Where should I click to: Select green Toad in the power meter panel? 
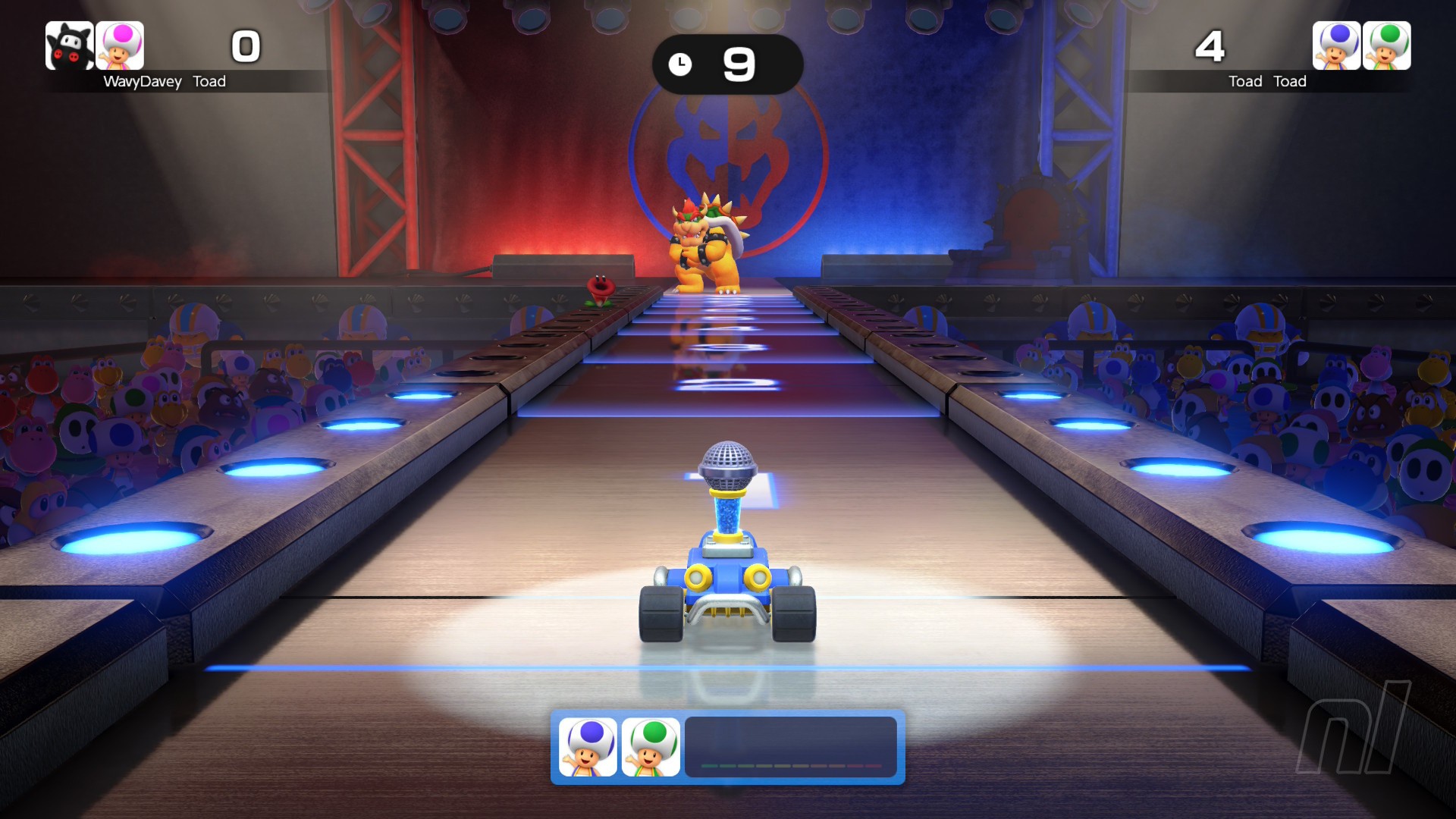[651, 747]
